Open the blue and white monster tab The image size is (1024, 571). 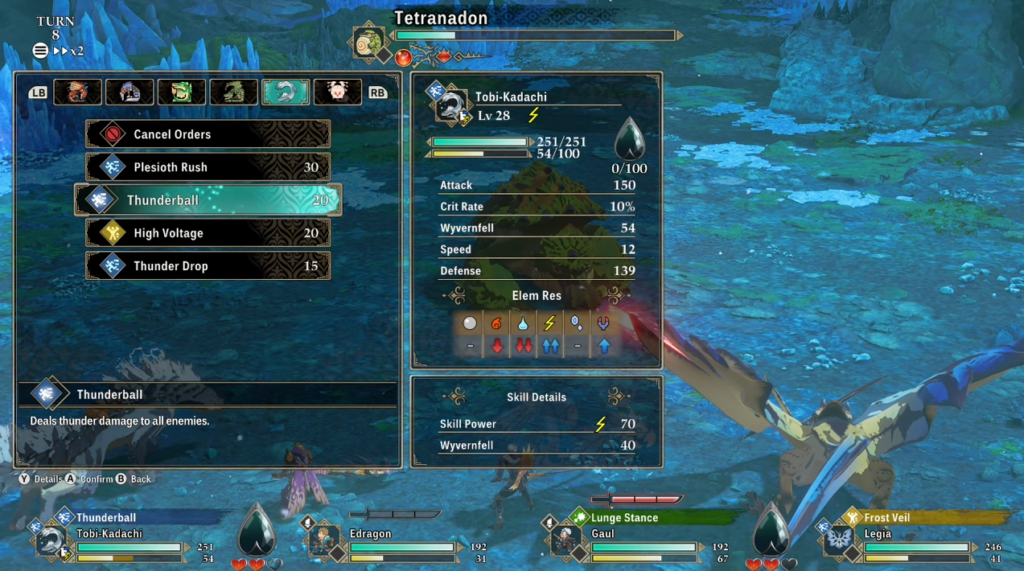coord(130,92)
